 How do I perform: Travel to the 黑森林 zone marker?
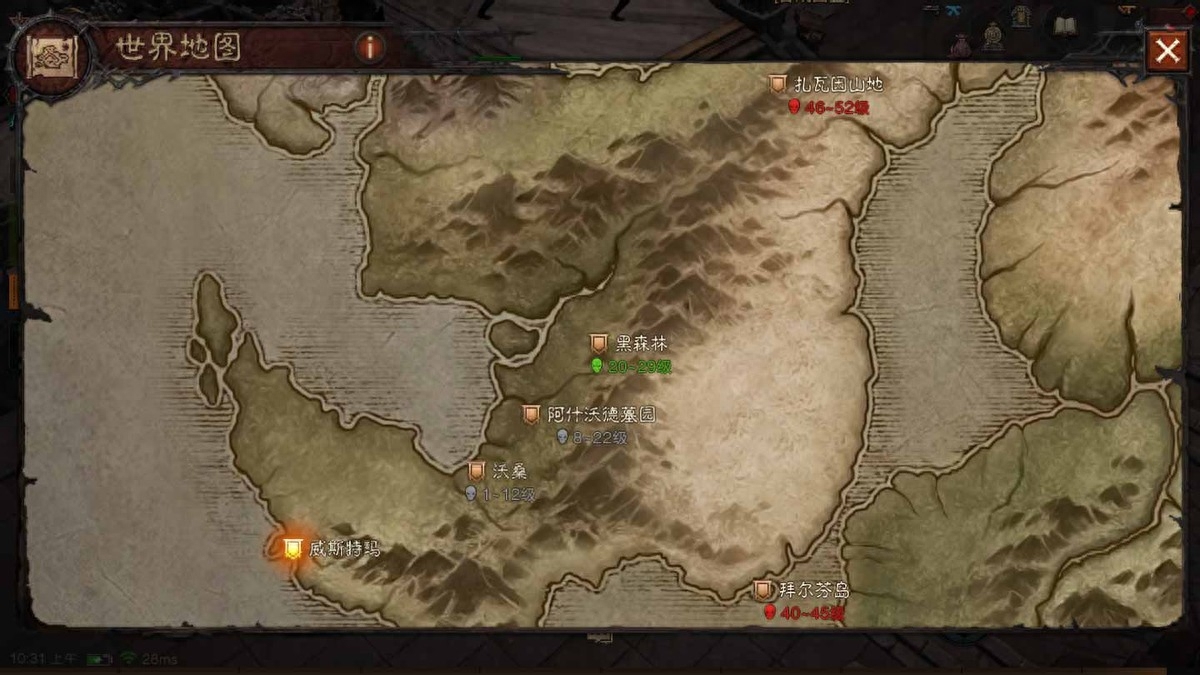tap(599, 344)
